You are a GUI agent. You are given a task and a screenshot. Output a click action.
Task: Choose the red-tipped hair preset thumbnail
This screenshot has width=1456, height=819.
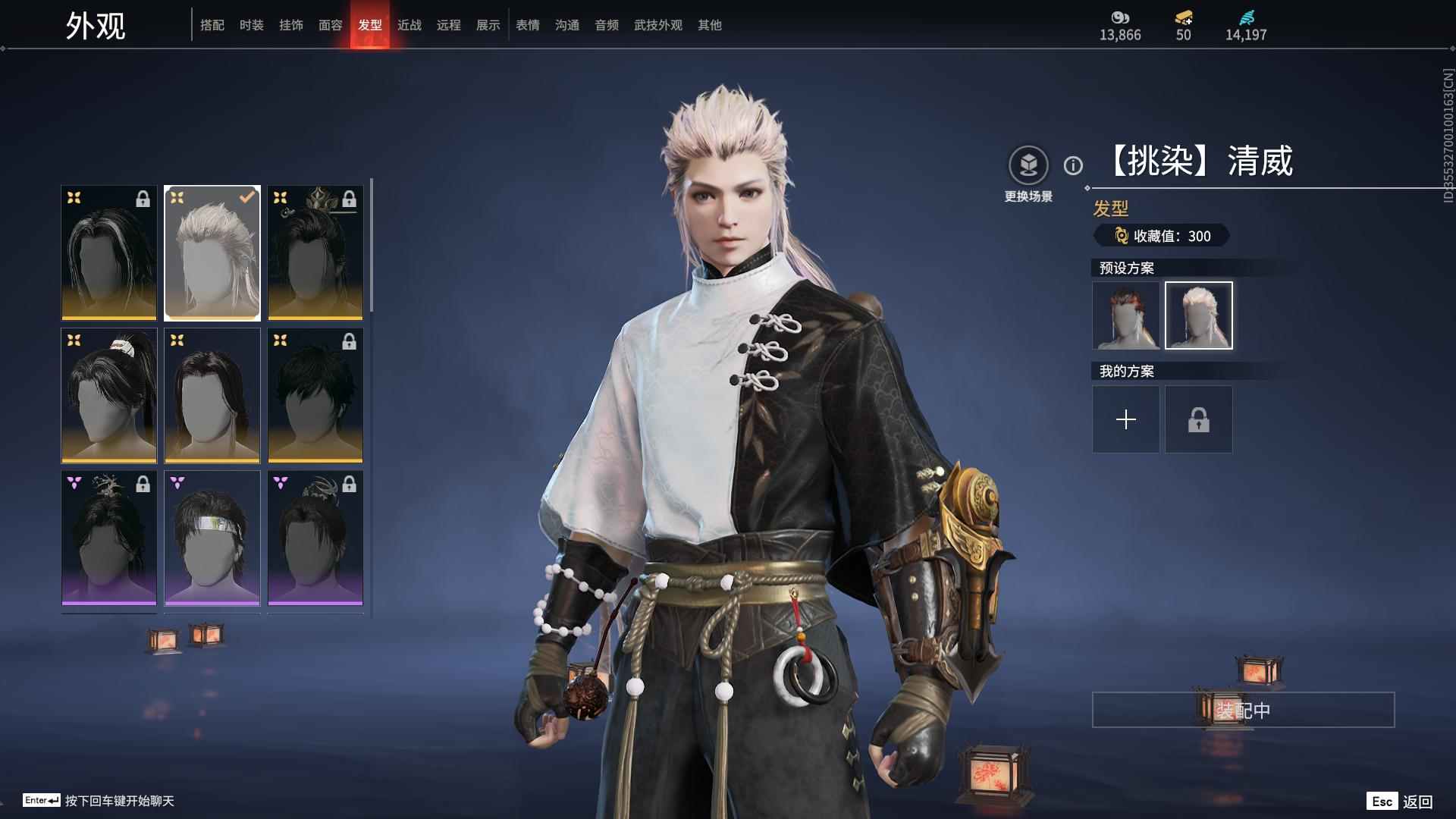1126,315
